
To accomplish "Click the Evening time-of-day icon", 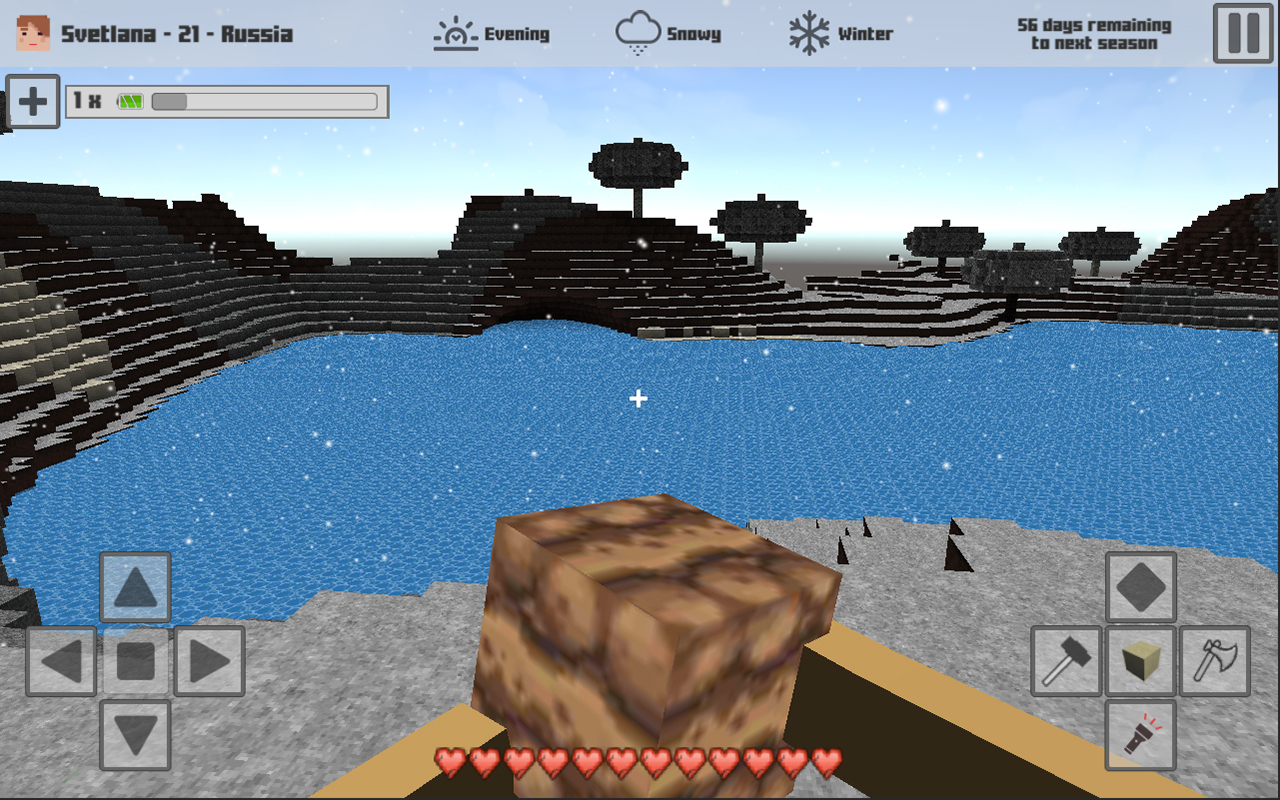I will (455, 32).
